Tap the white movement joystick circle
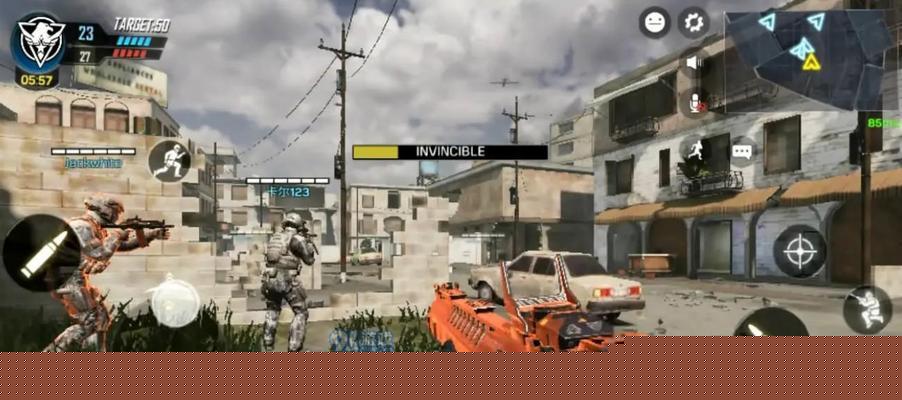The height and width of the screenshot is (400, 902). point(174,301)
